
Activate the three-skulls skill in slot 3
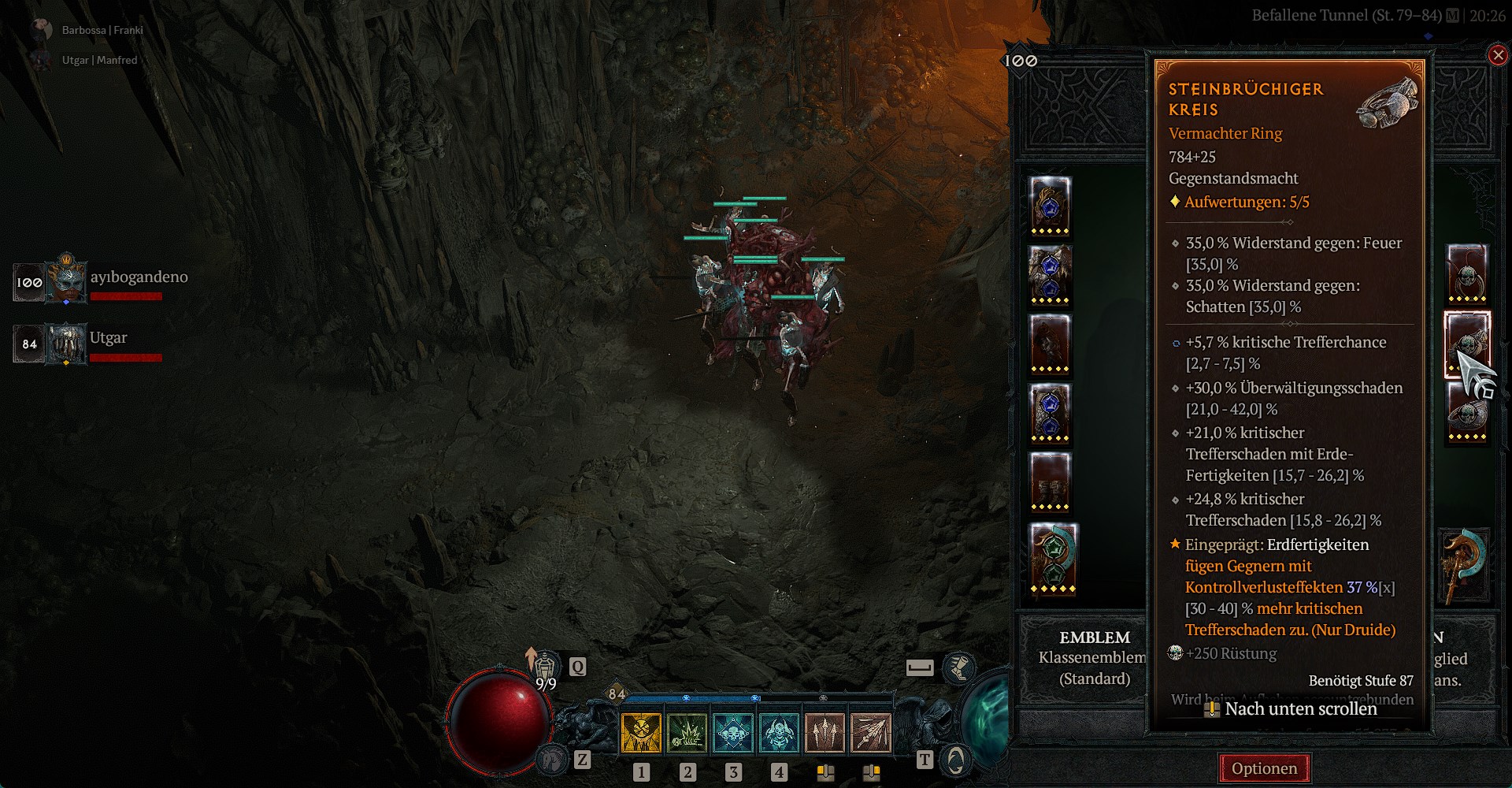(x=733, y=733)
